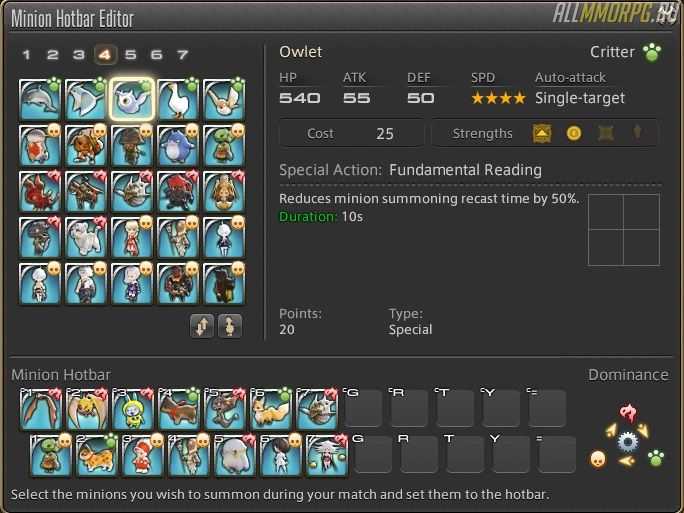Choose the white tiger cub minion
684x513 pixels.
[x=86, y=238]
